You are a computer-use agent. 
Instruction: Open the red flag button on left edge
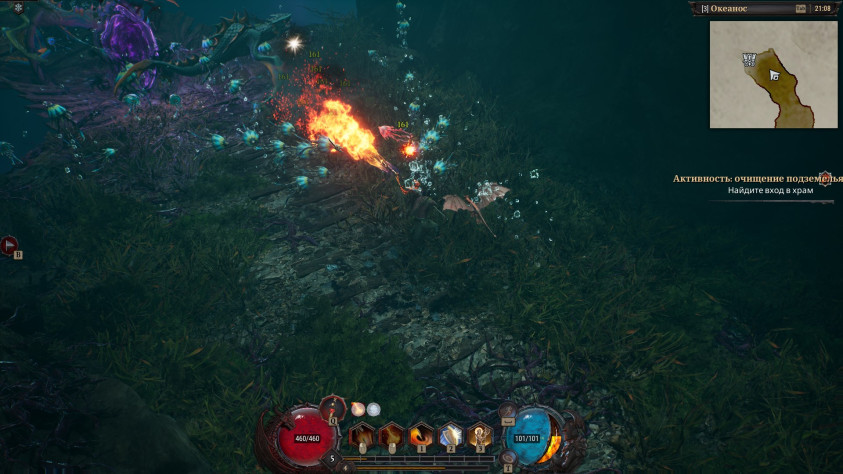(x=10, y=243)
